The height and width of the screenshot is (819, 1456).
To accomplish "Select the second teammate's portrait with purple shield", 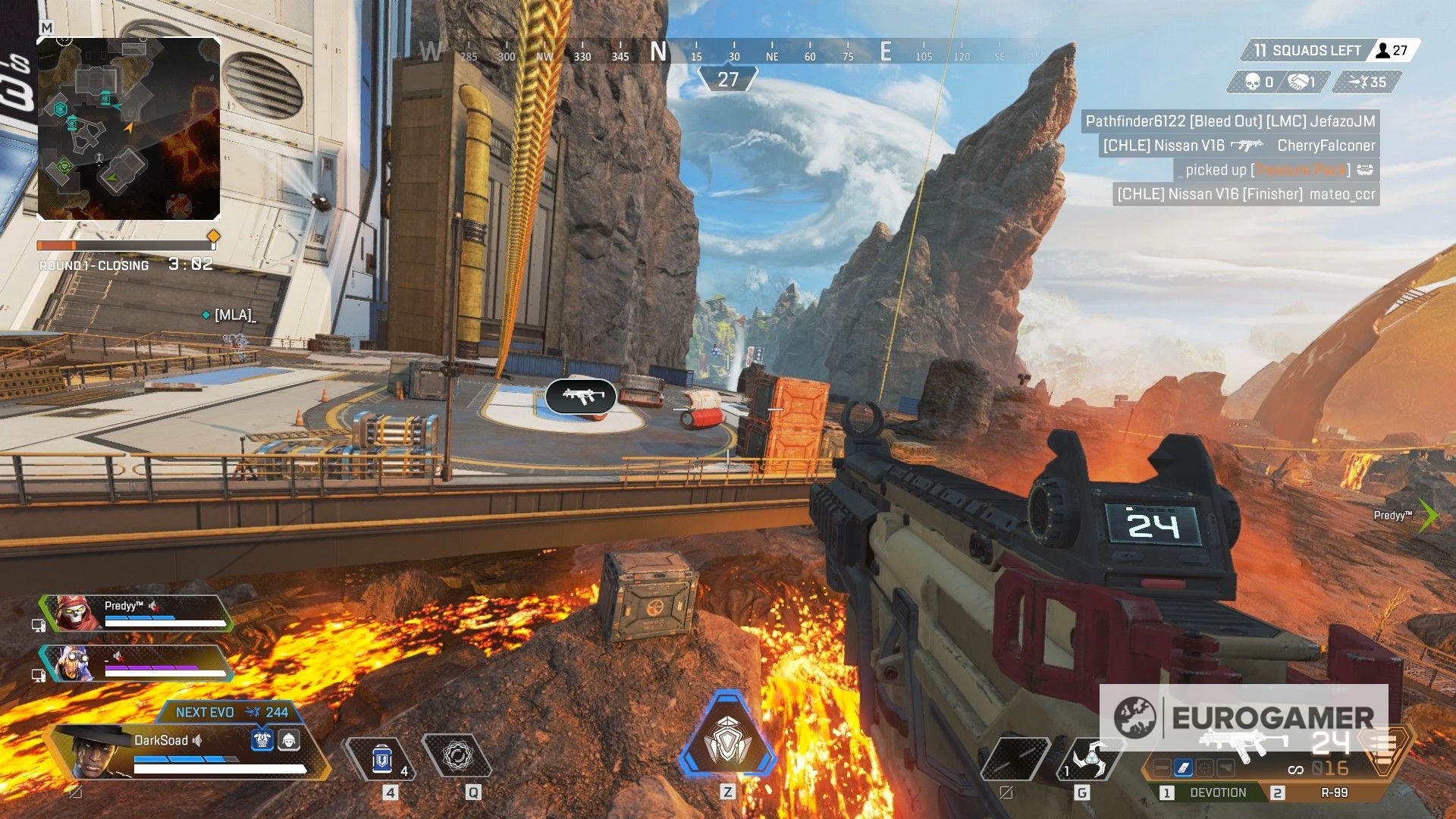I will coord(72,663).
